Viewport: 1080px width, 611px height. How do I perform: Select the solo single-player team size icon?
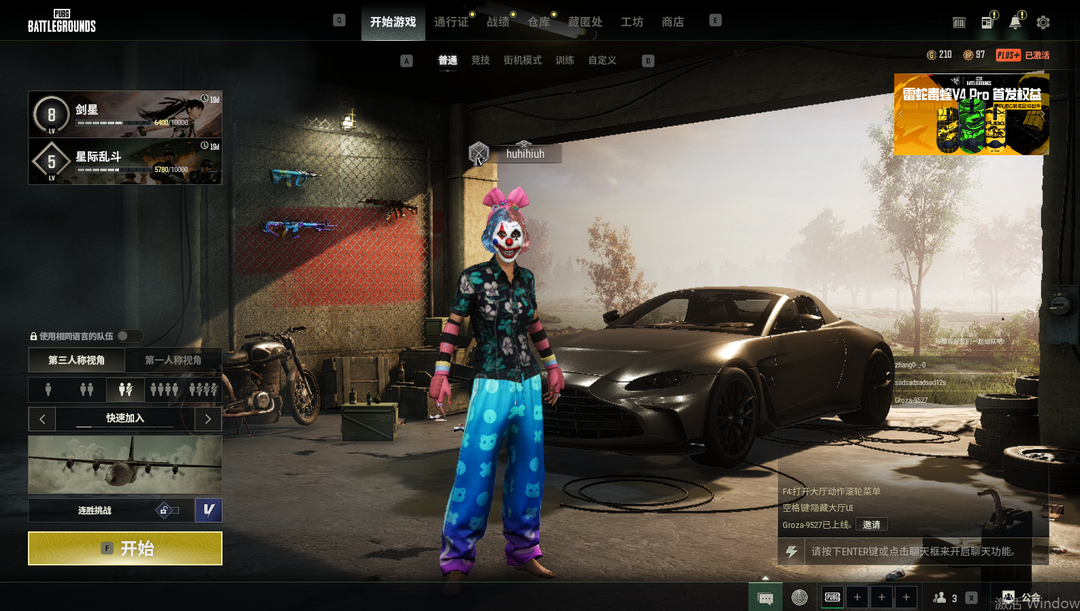tap(48, 389)
